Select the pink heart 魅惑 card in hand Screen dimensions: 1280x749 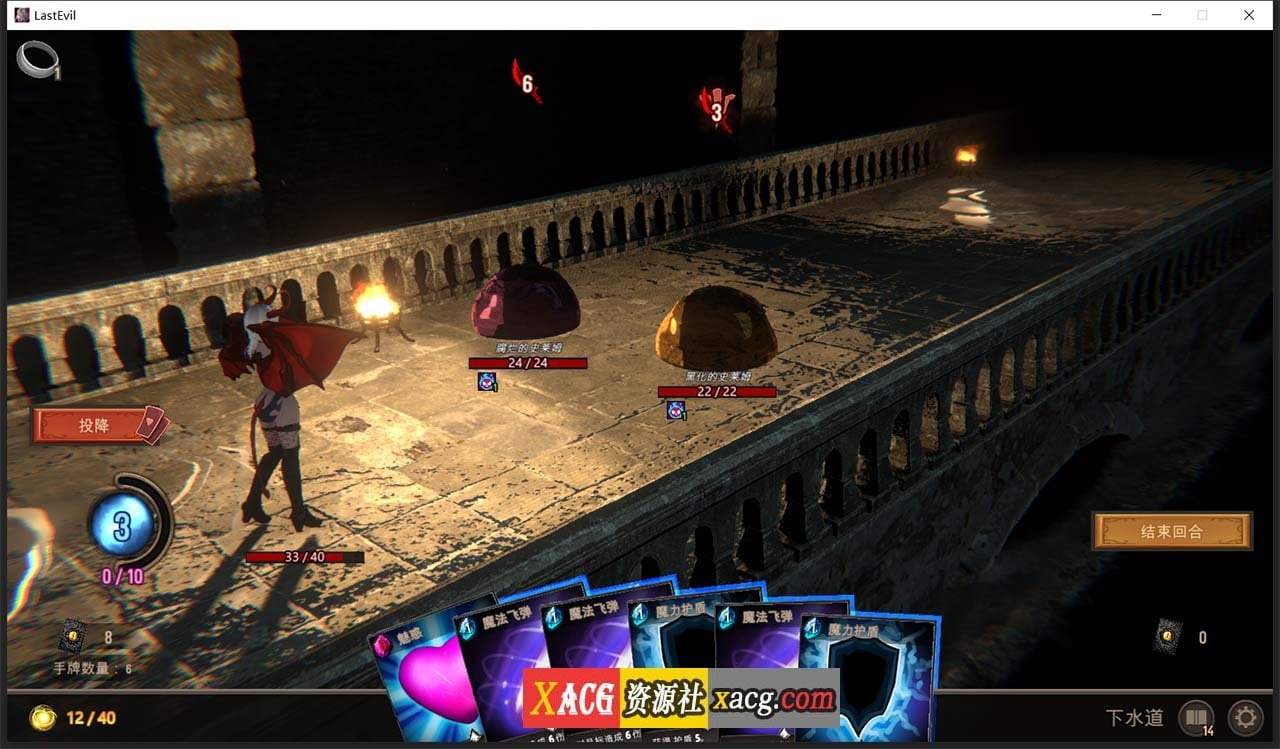(x=430, y=690)
